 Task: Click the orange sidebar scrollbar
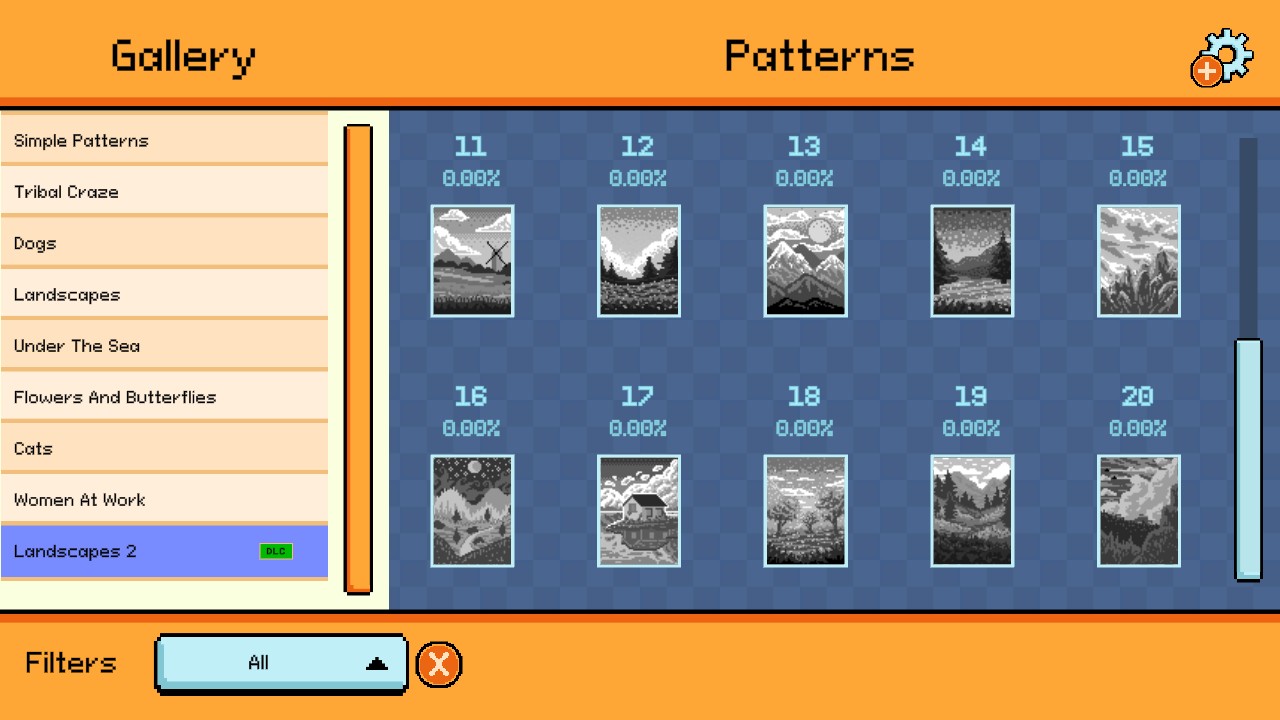(359, 355)
